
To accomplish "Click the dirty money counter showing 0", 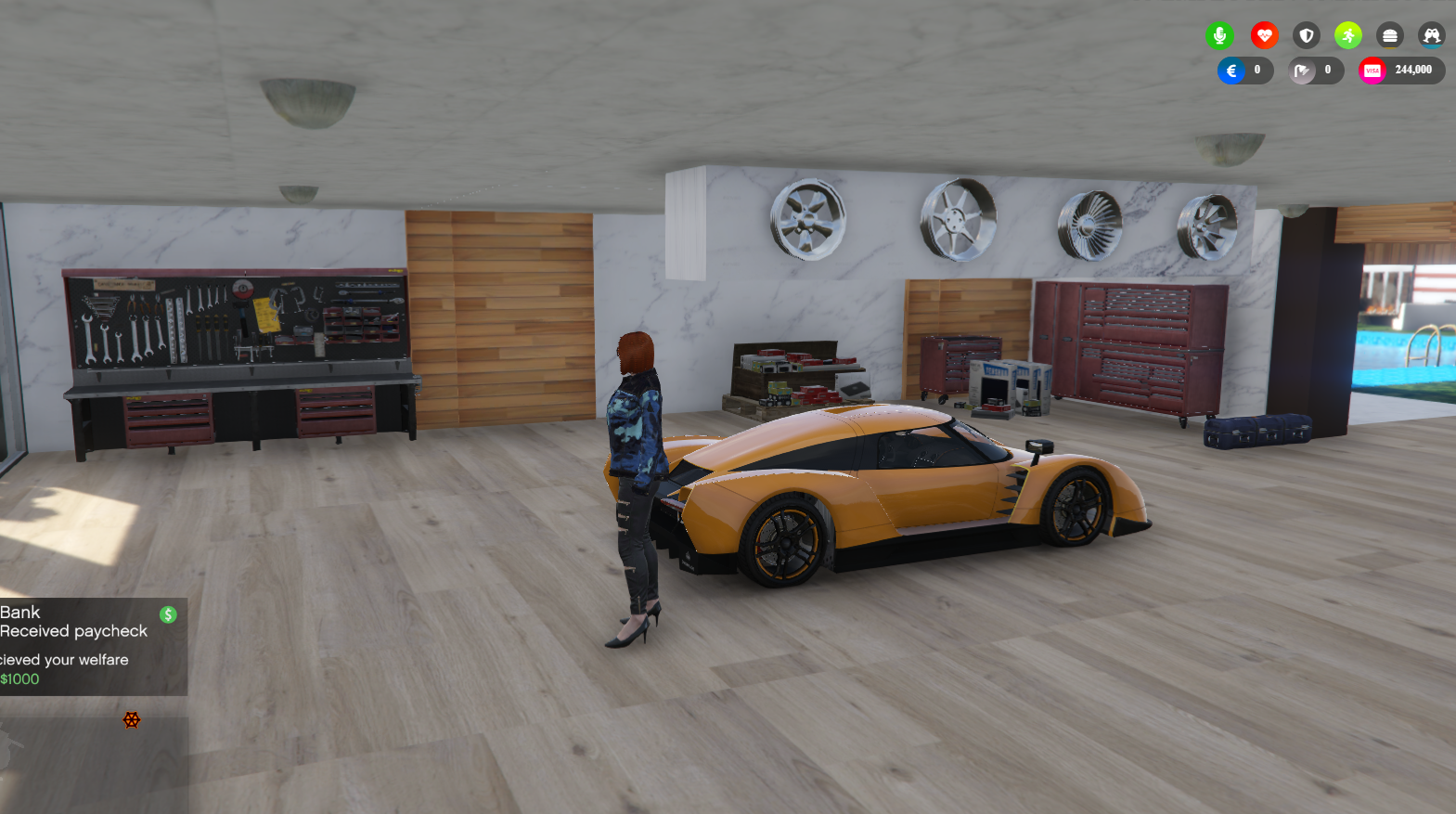I will click(1326, 70).
